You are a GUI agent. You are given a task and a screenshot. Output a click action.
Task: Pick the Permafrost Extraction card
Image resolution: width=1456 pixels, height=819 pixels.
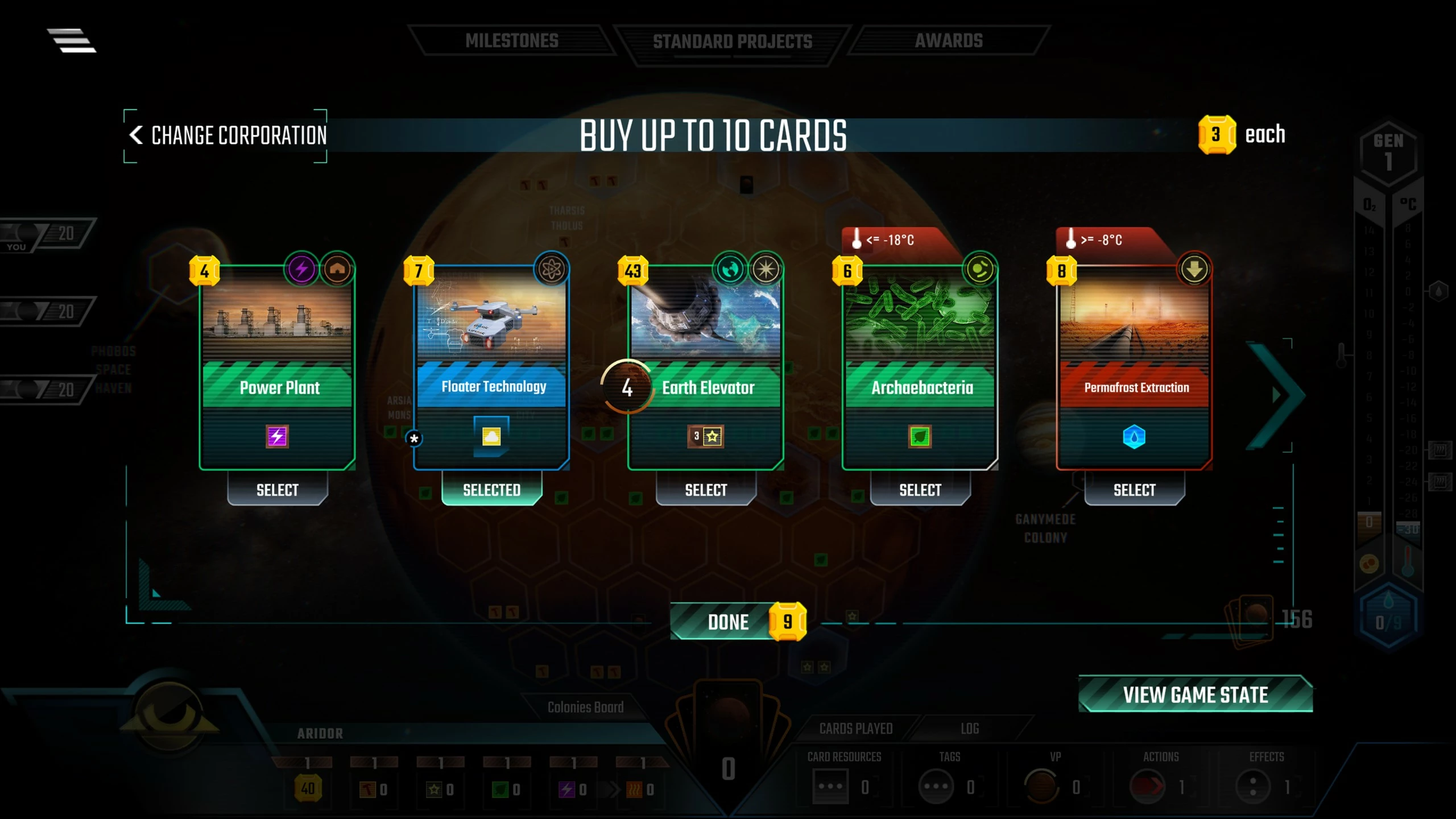pyautogui.click(x=1134, y=490)
